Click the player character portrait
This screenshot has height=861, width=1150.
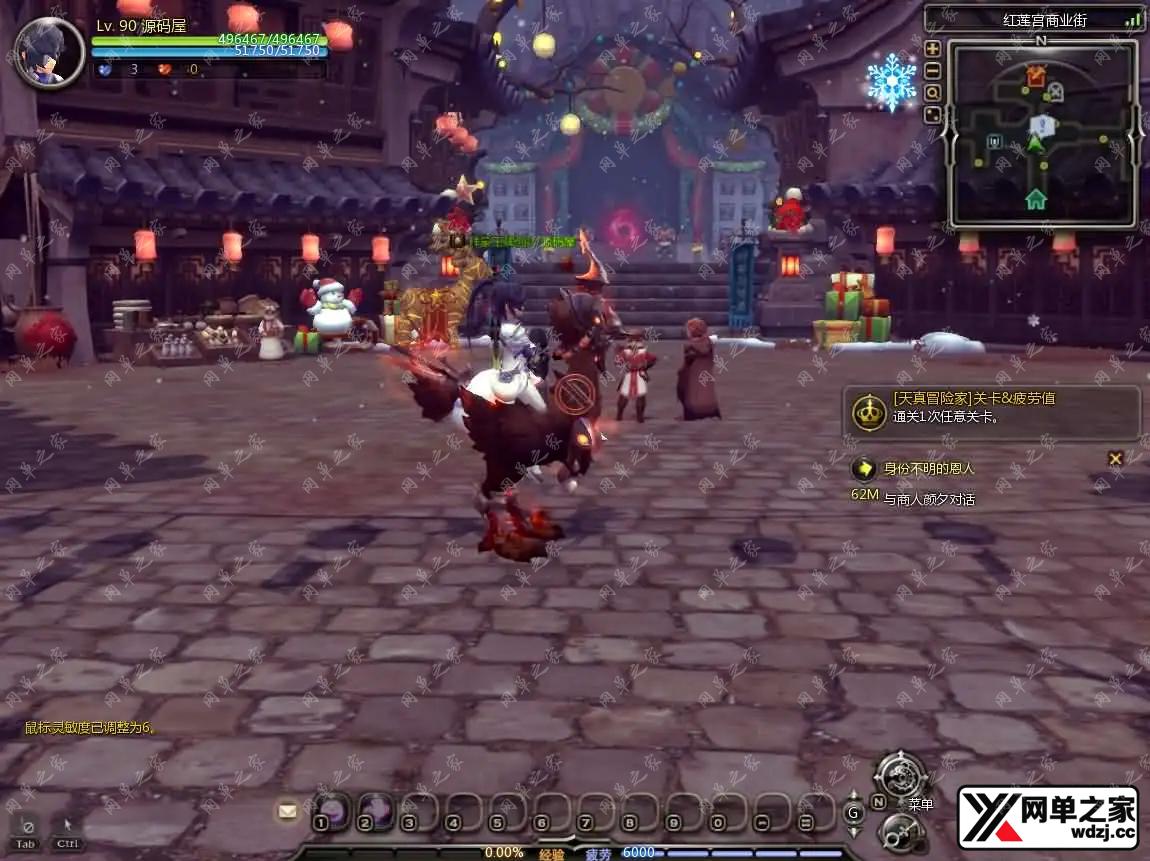pyautogui.click(x=49, y=53)
